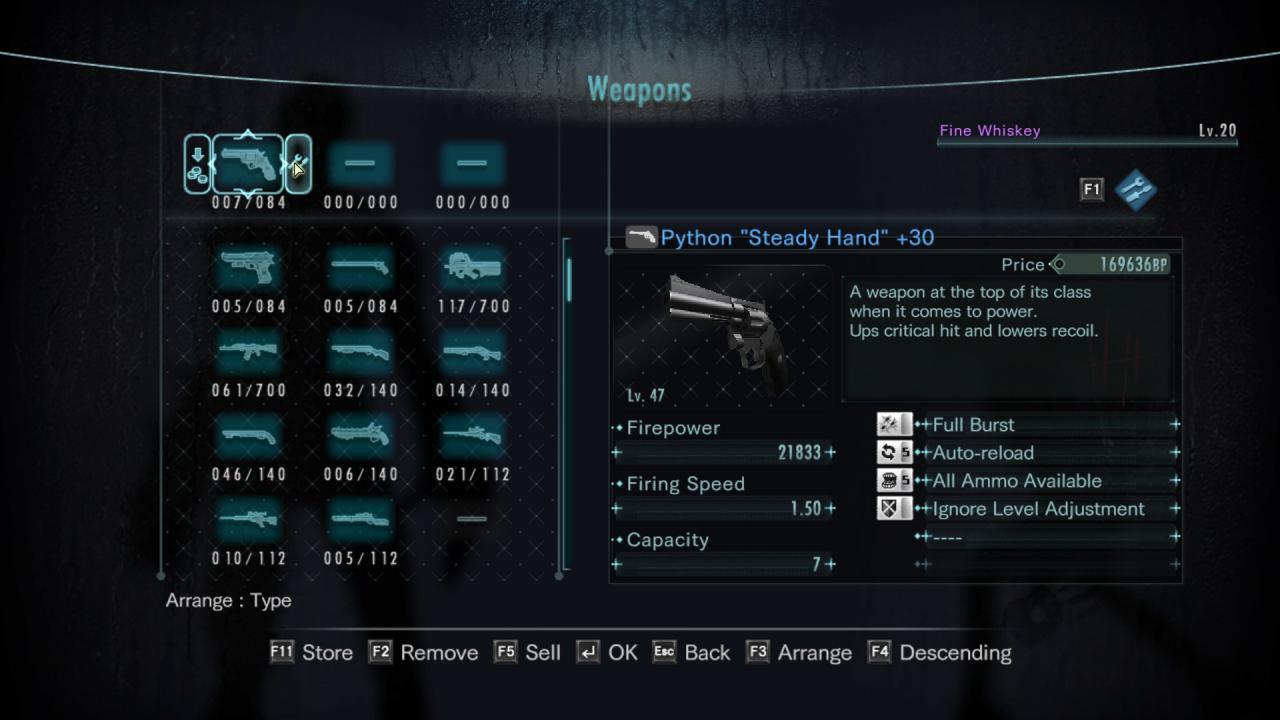Image resolution: width=1280 pixels, height=720 pixels.
Task: Select the ornate shotgun with 006/140 ammo
Action: [360, 436]
